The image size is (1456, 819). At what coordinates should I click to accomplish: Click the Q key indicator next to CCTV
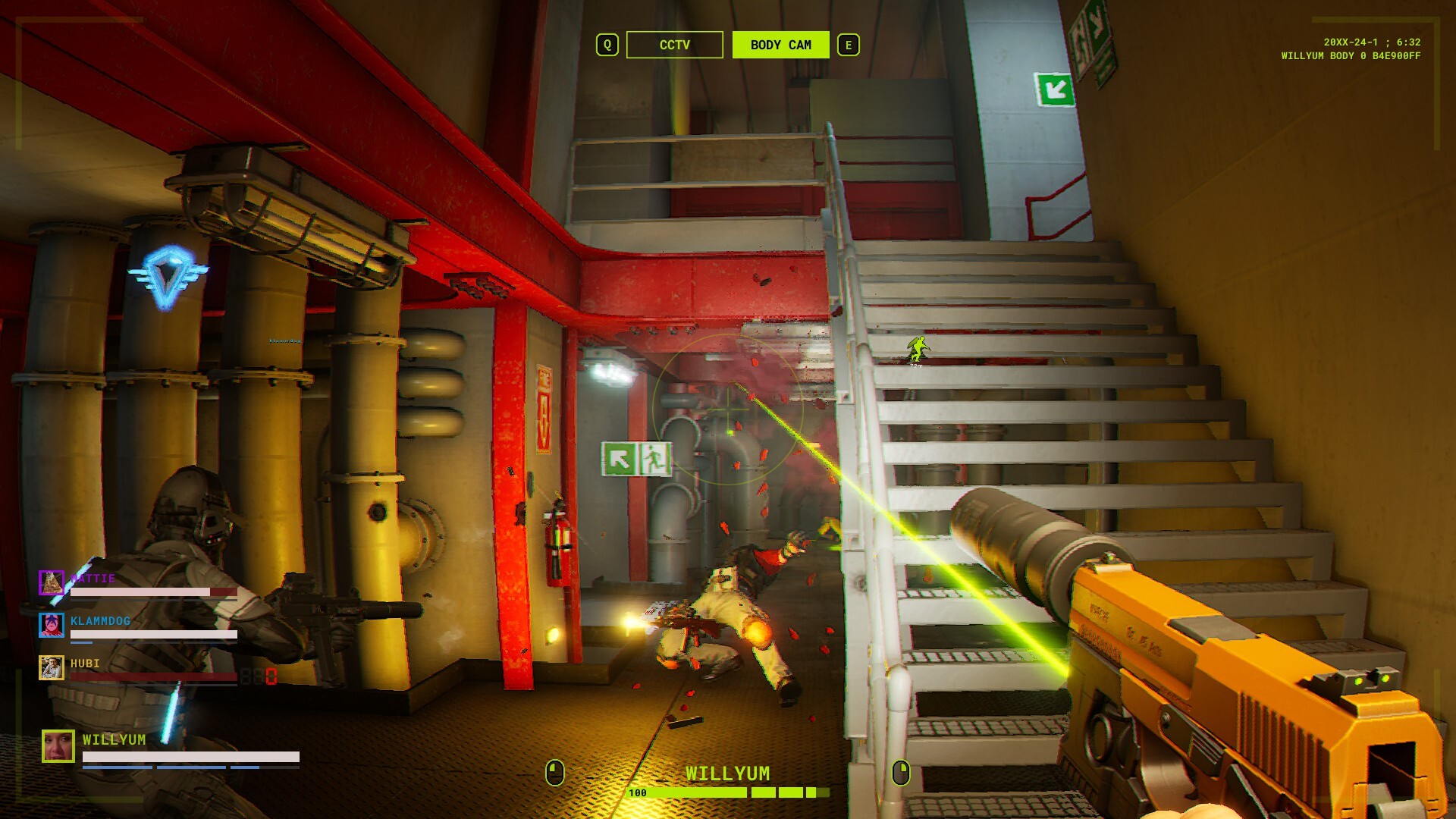[x=606, y=45]
